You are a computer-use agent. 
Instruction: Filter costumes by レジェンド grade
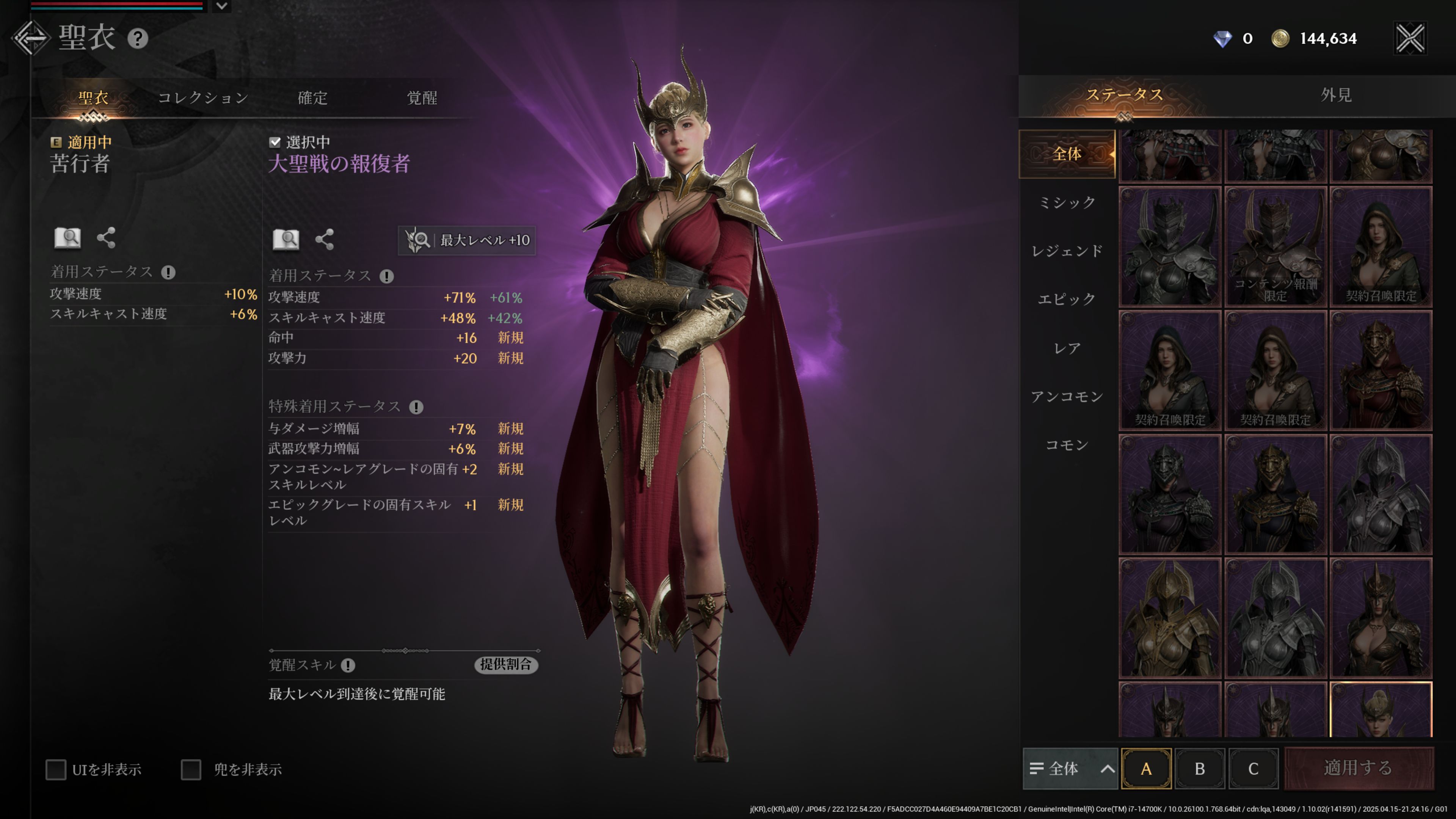click(1067, 251)
